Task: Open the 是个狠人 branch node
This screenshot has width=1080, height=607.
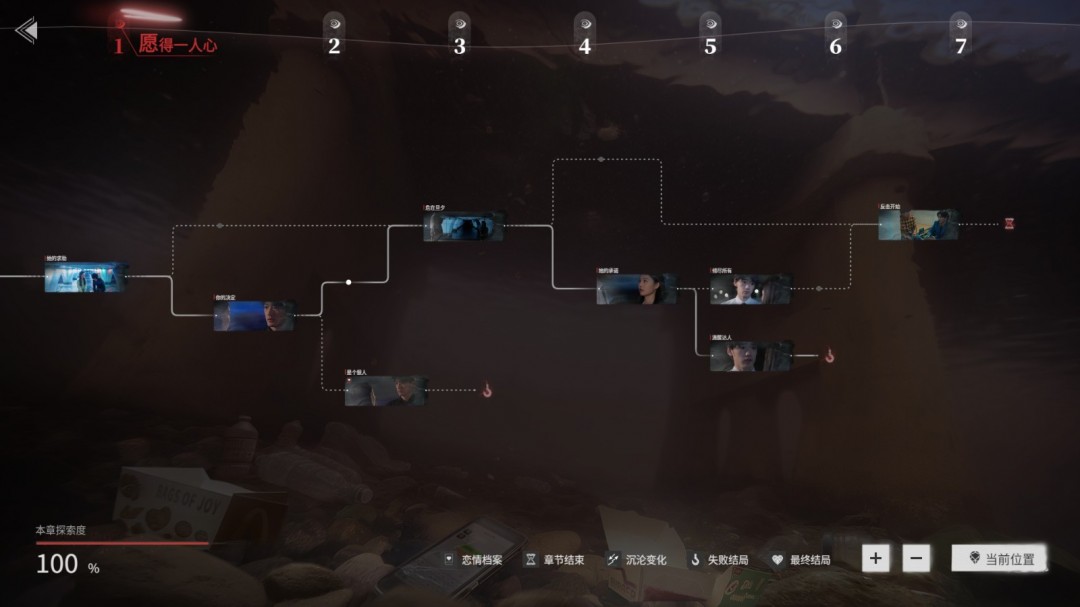Action: pos(386,391)
